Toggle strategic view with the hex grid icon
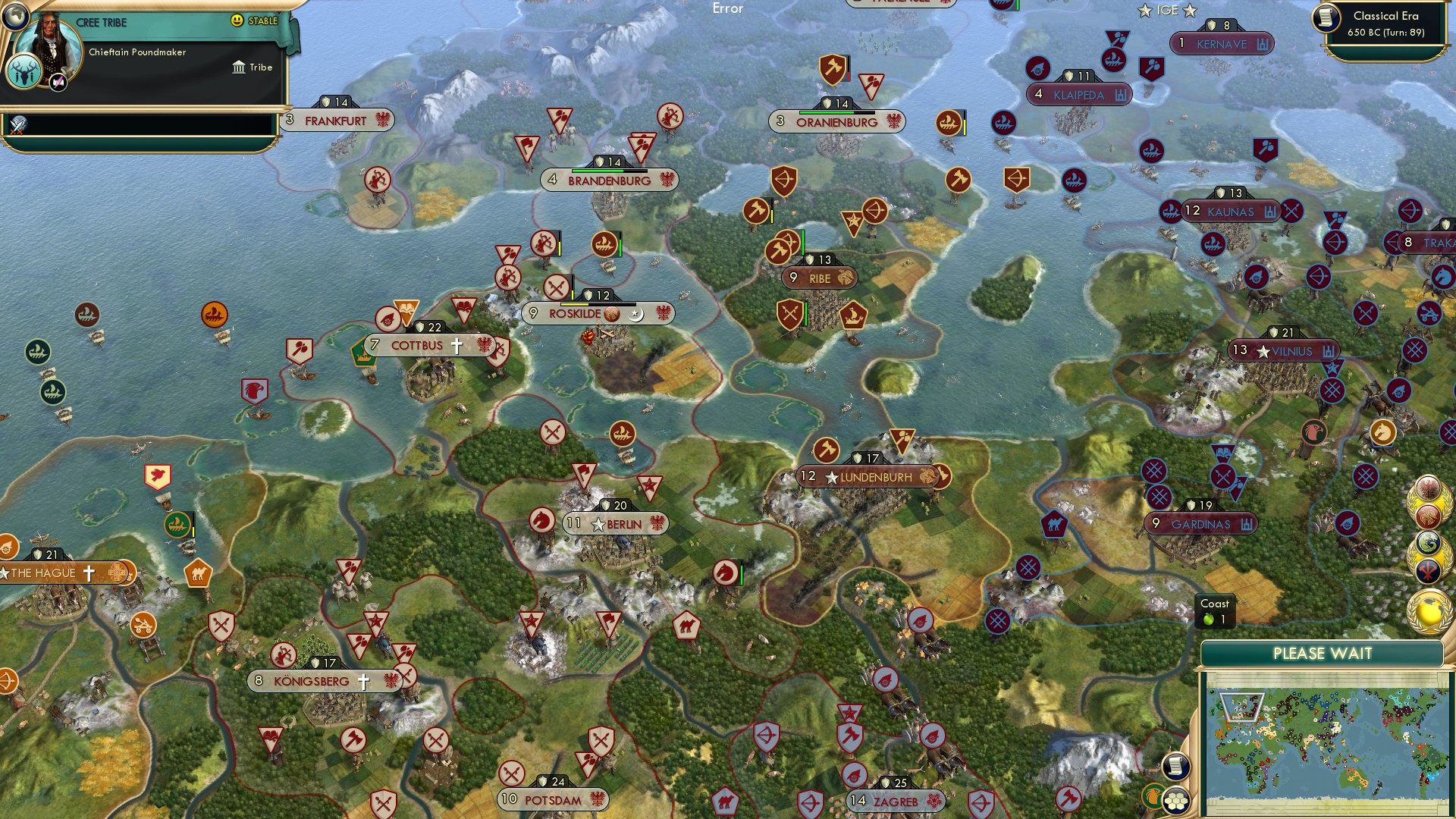Screen dimensions: 1456x819 pyautogui.click(x=1177, y=802)
